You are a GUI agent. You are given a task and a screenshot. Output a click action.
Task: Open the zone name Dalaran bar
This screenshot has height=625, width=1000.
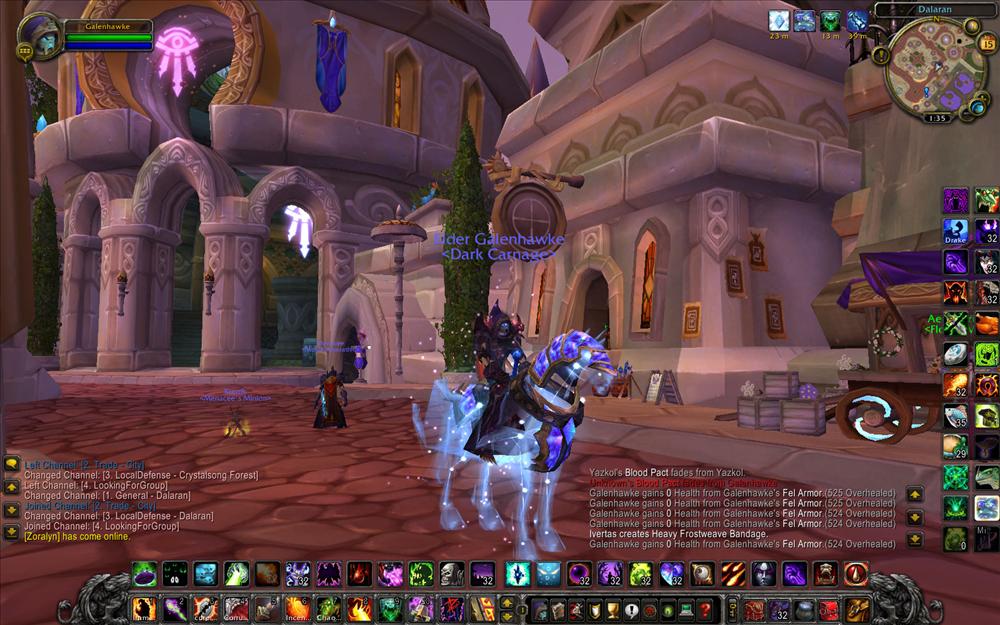click(x=933, y=8)
